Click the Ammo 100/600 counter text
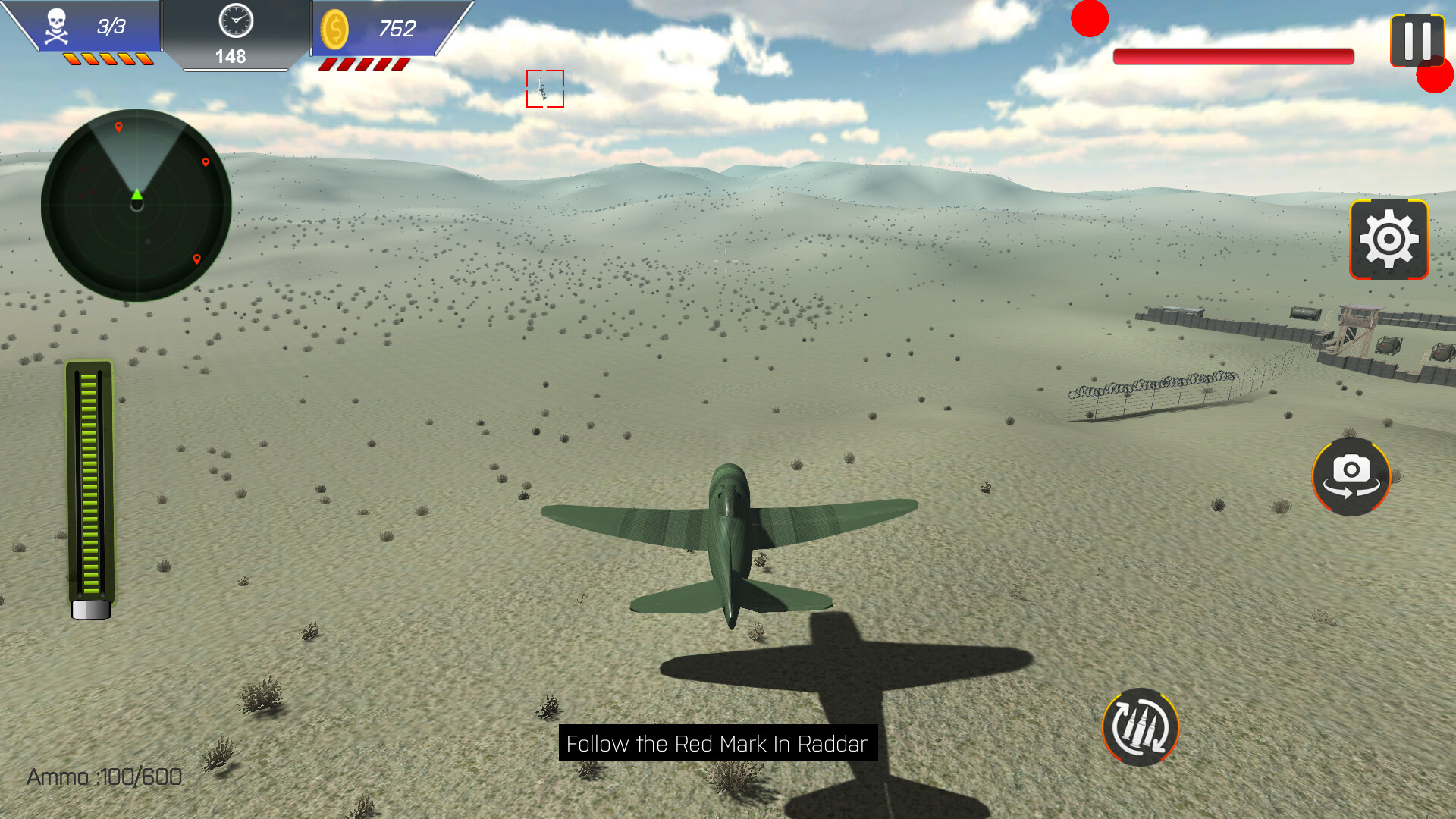 coord(104,776)
